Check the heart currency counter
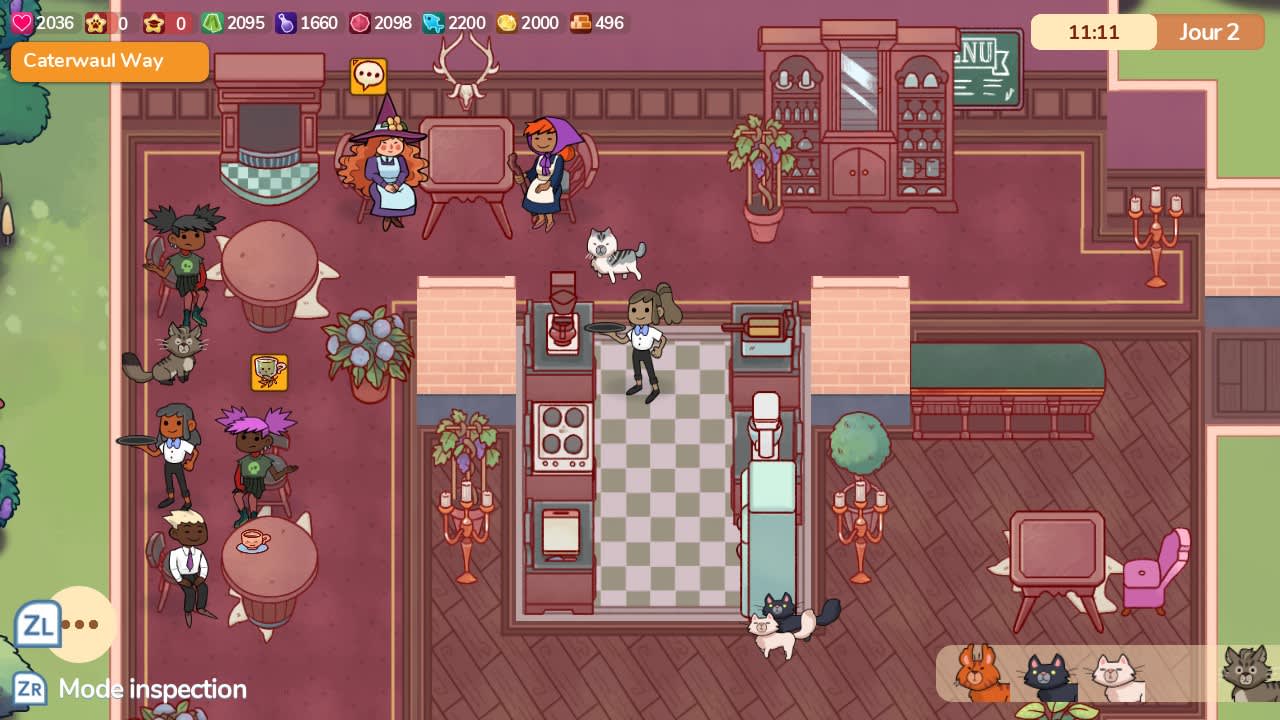 point(22,23)
